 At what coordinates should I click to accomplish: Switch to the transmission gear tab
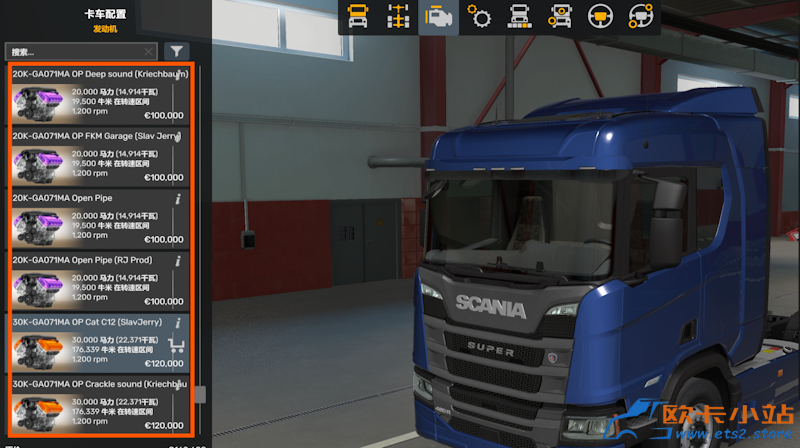click(479, 17)
